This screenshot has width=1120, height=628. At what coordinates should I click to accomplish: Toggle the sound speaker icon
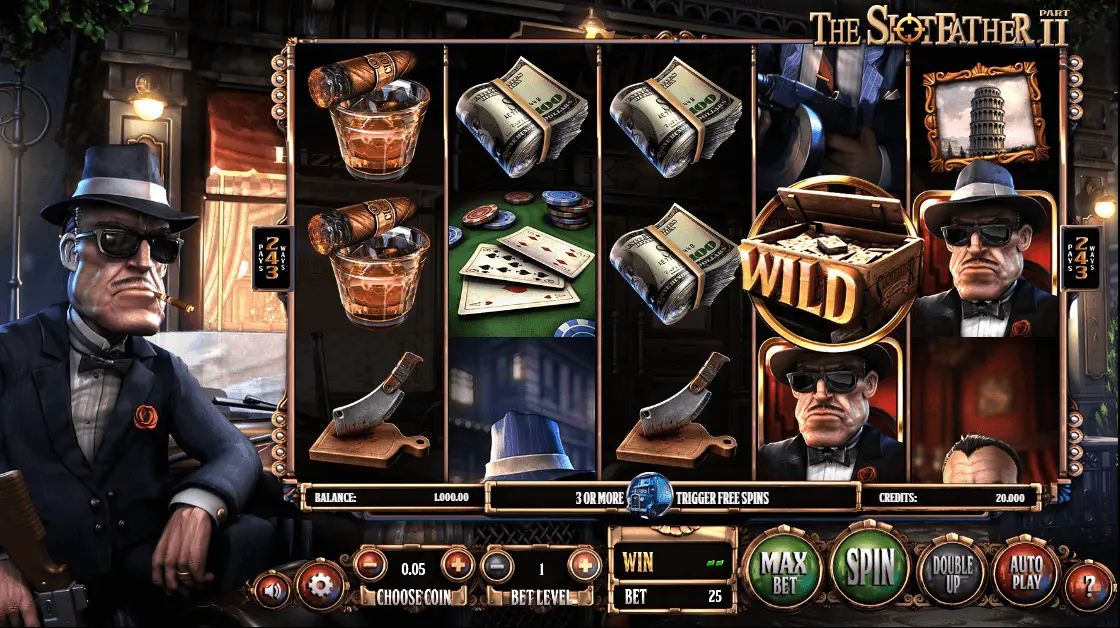(x=271, y=588)
